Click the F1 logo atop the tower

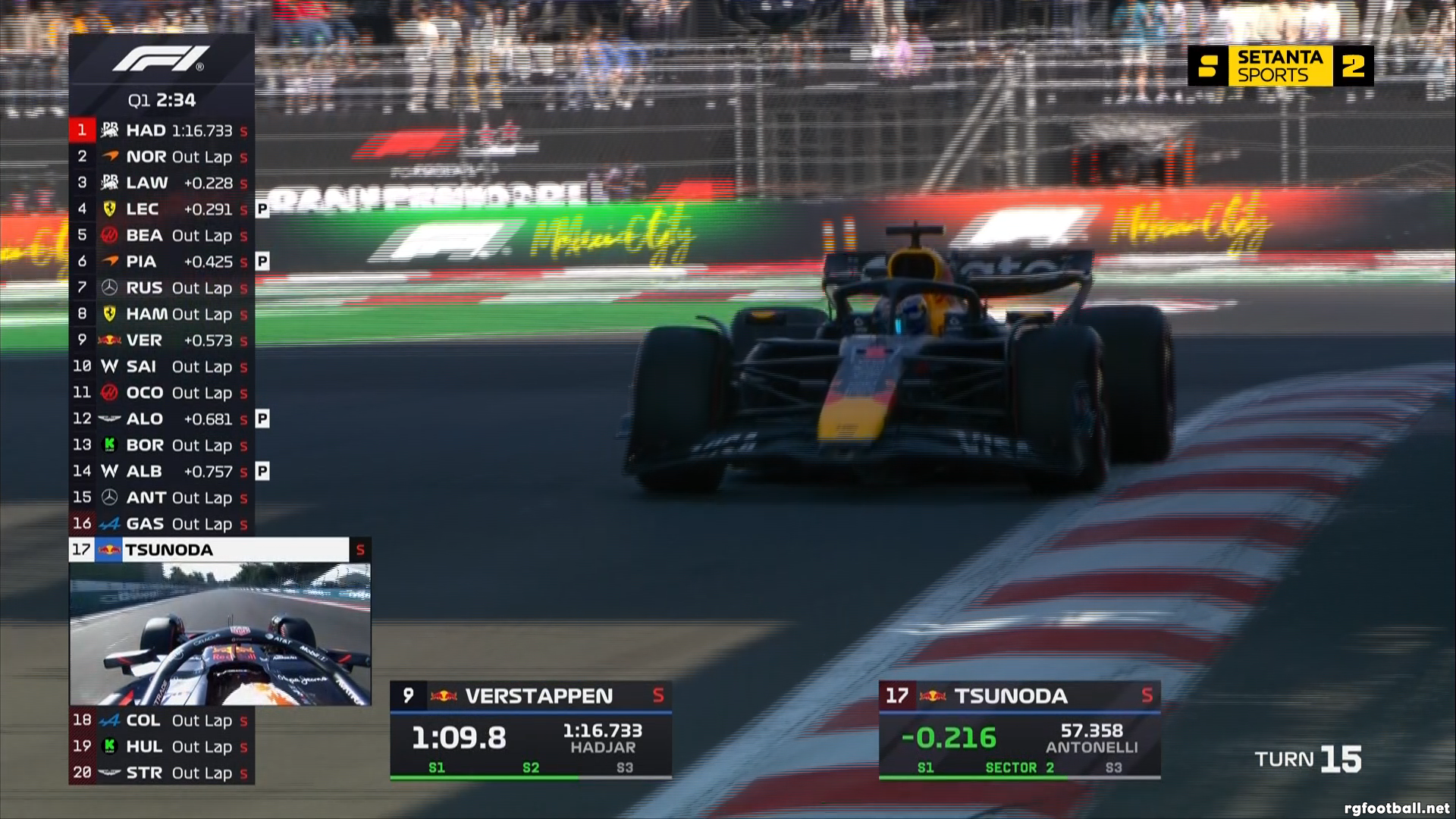[x=162, y=59]
